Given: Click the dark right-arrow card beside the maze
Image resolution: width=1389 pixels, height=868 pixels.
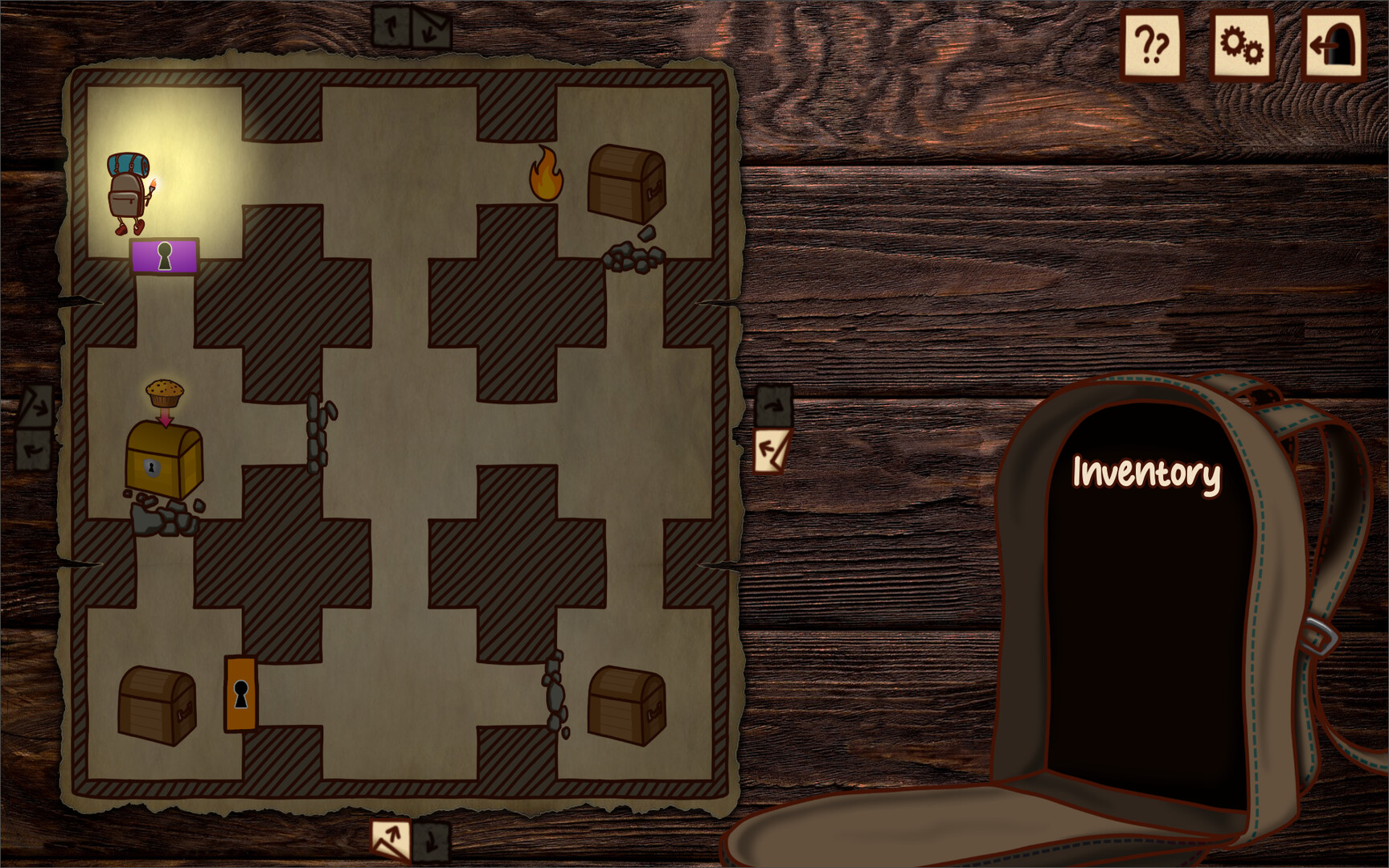Looking at the screenshot, I should coord(773,404).
